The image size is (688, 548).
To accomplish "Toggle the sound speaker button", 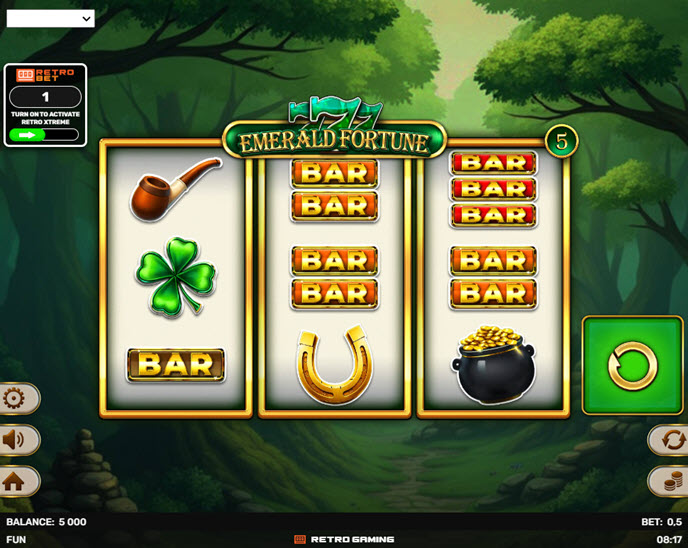I will (x=16, y=440).
